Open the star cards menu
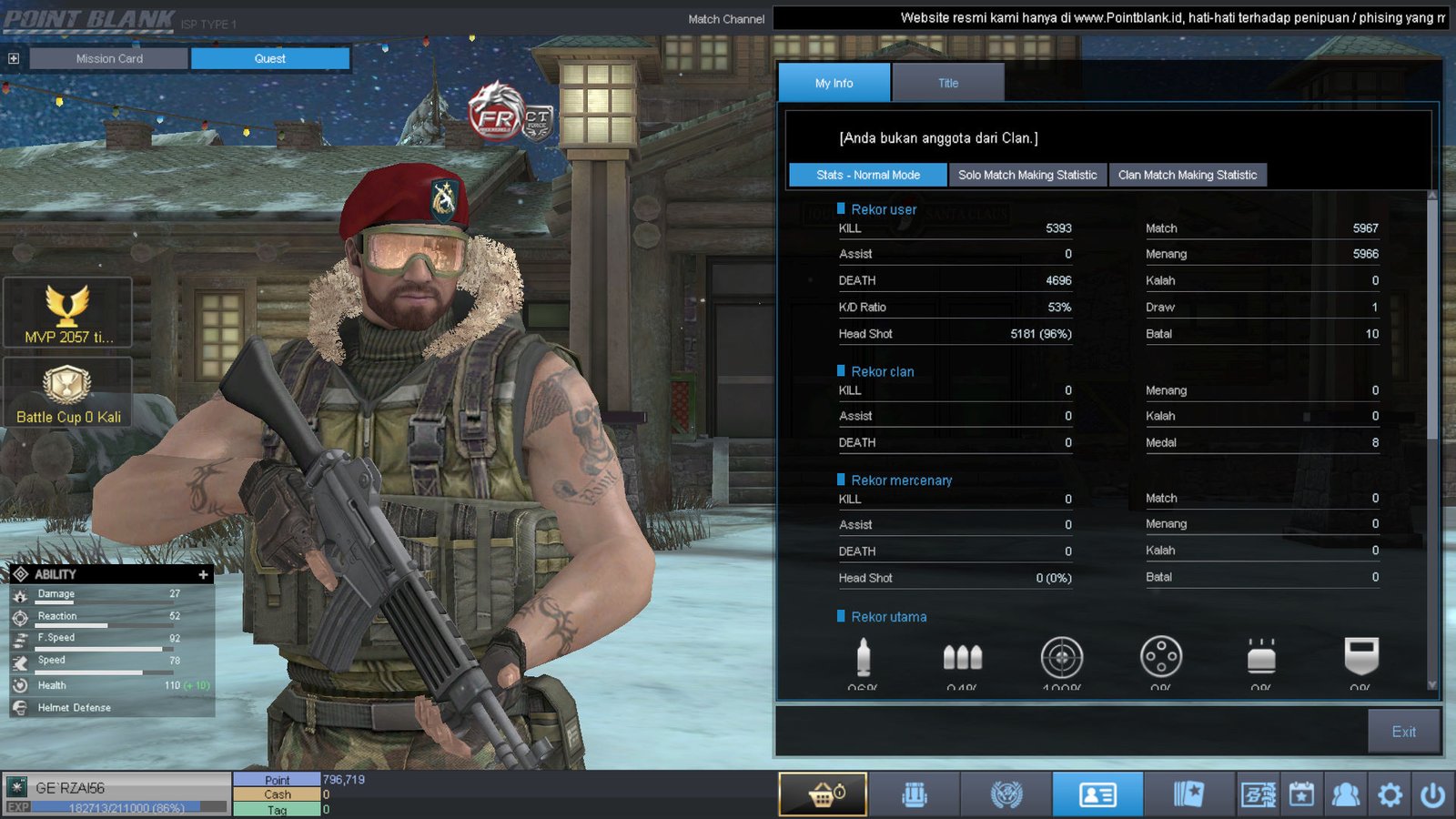1456x819 pixels. coord(1188,794)
